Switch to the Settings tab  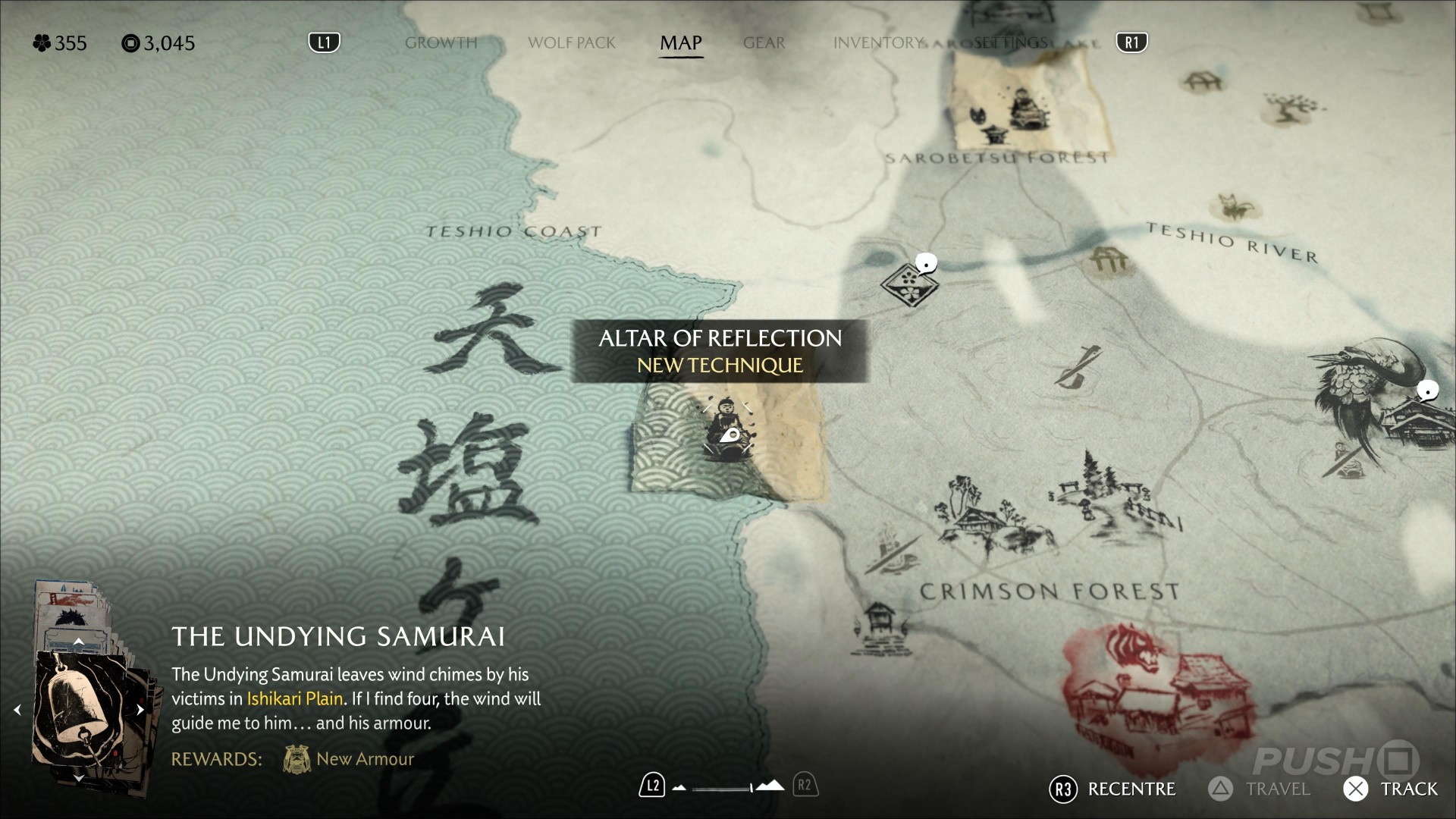(1009, 43)
